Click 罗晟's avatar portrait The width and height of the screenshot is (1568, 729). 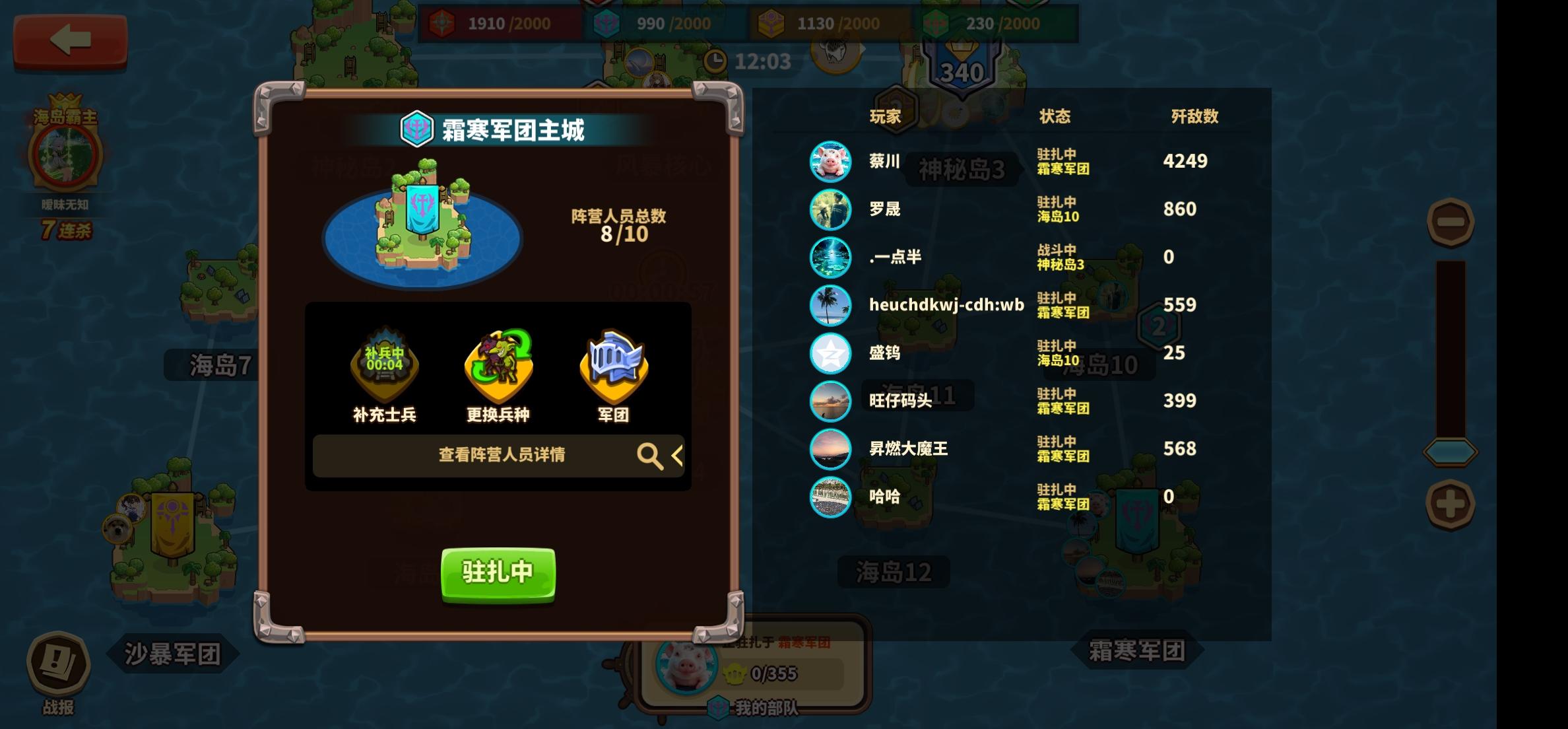click(x=830, y=209)
